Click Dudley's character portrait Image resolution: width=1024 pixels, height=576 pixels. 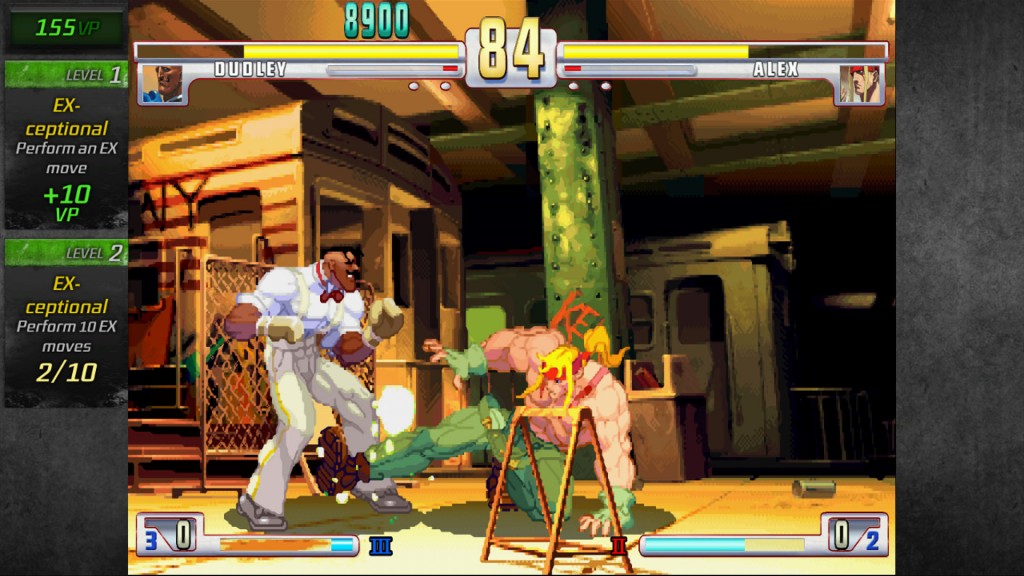click(x=162, y=84)
